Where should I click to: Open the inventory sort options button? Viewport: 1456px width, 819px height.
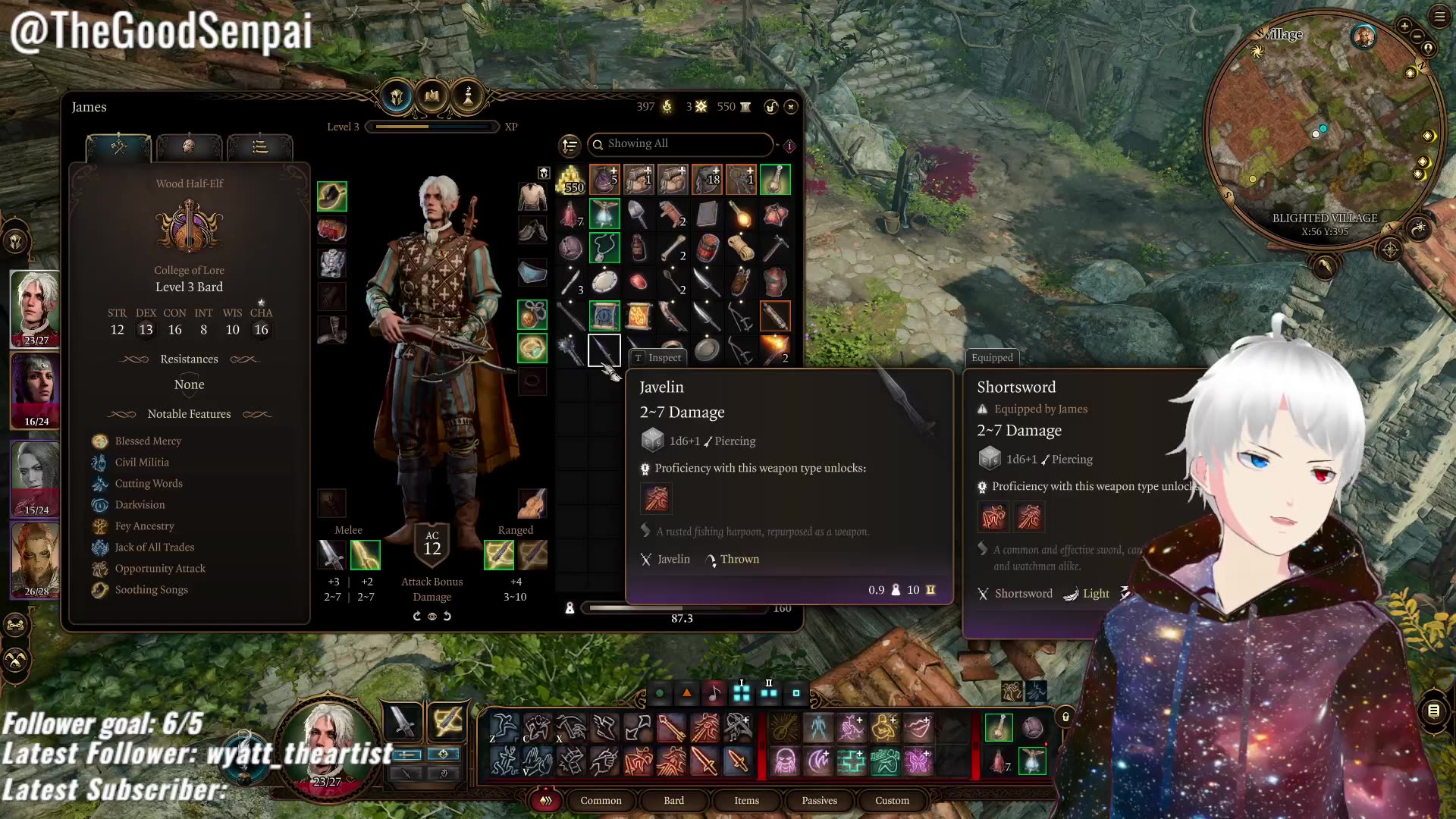570,144
